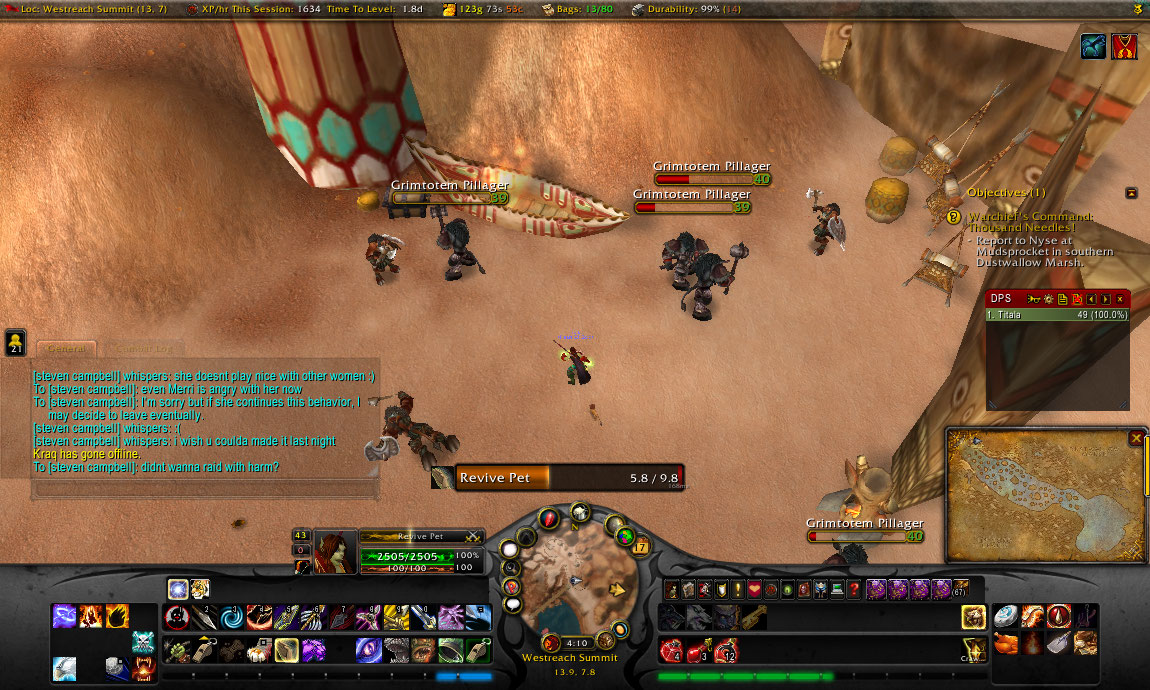The width and height of the screenshot is (1150, 690).
Task: Click the red tabard buff icon
Action: [1125, 46]
